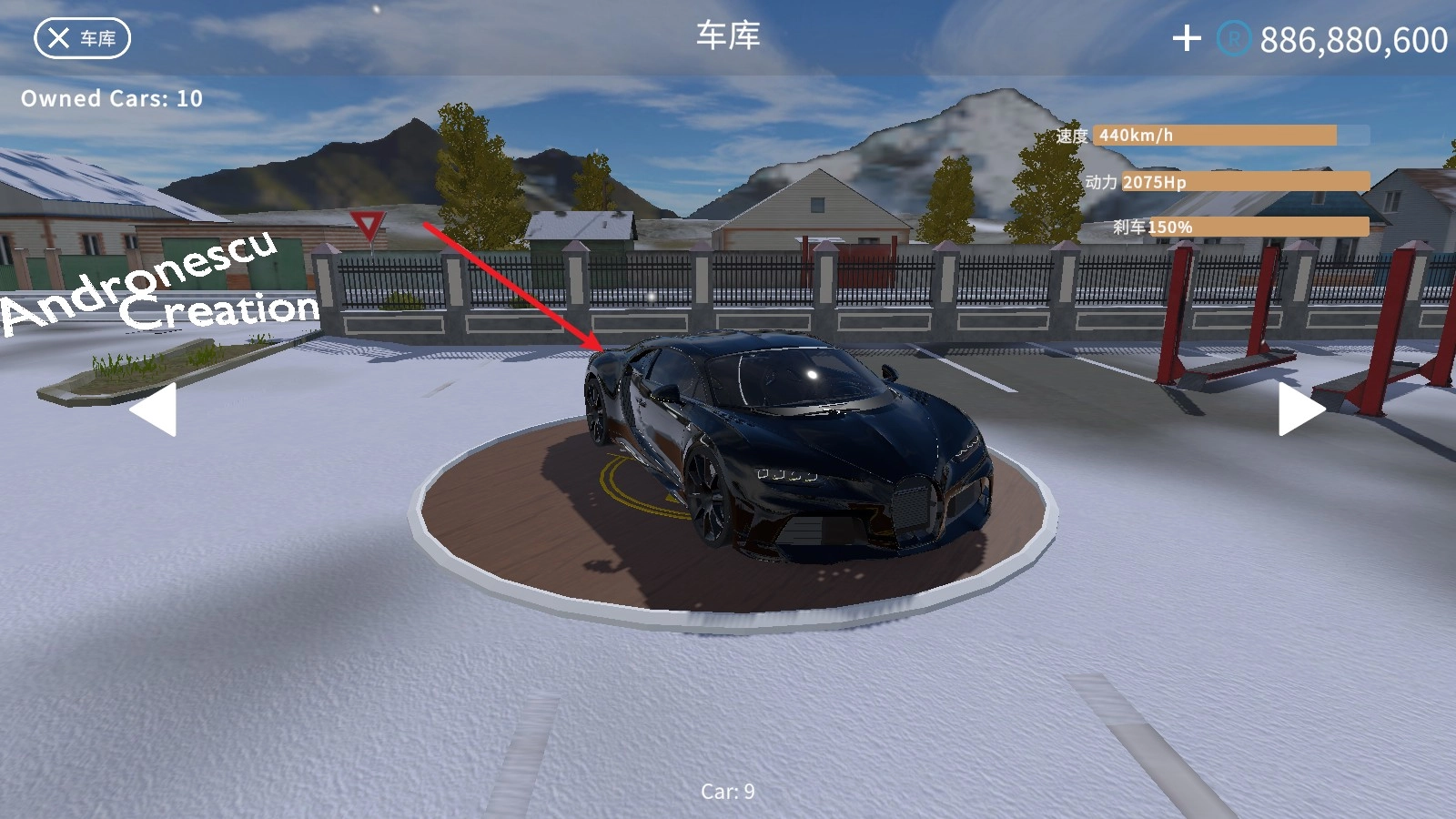Exit the garage via the X button
This screenshot has width=1456, height=819.
click(x=57, y=38)
